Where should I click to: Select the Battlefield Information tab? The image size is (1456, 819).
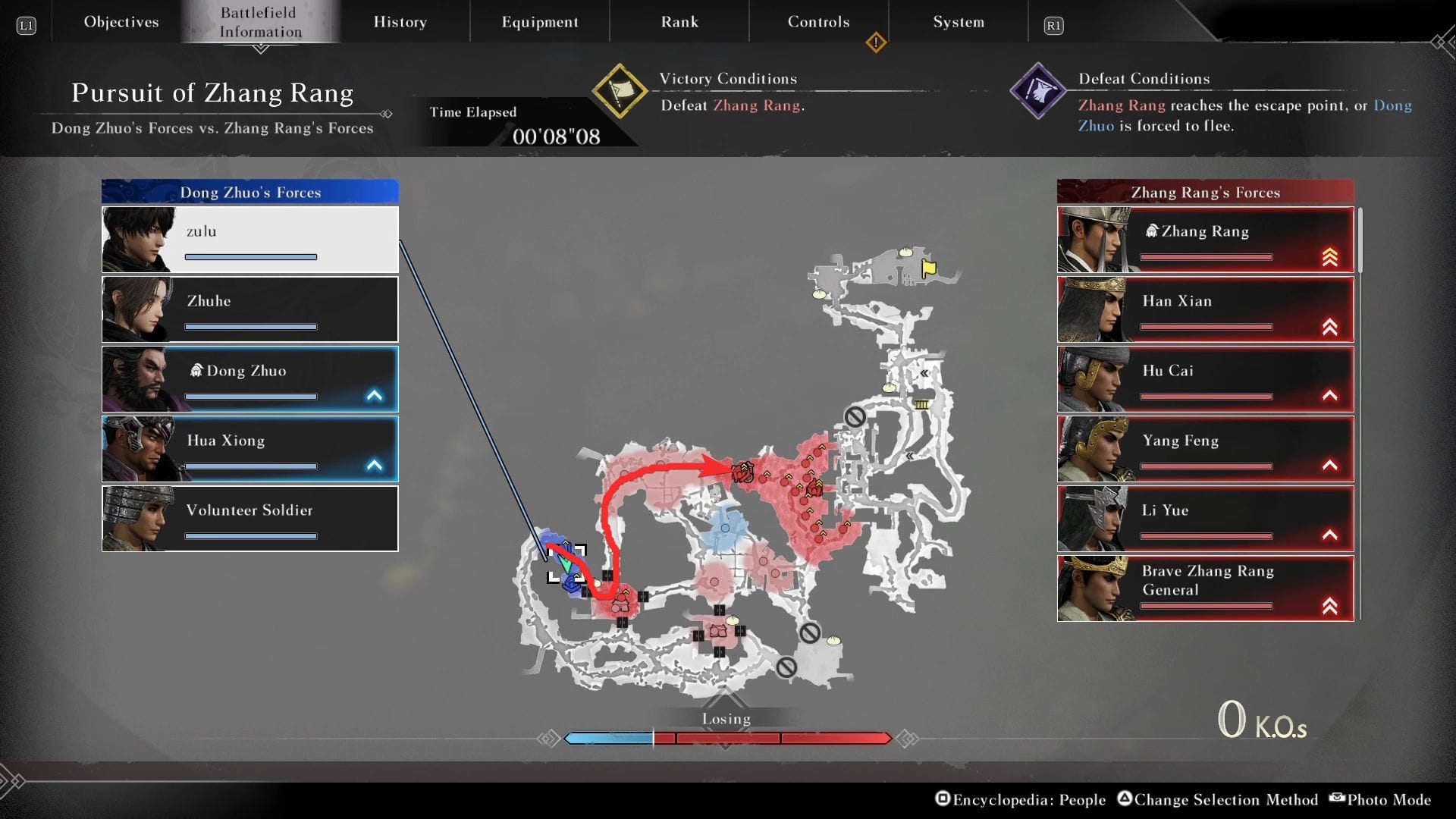[x=260, y=22]
